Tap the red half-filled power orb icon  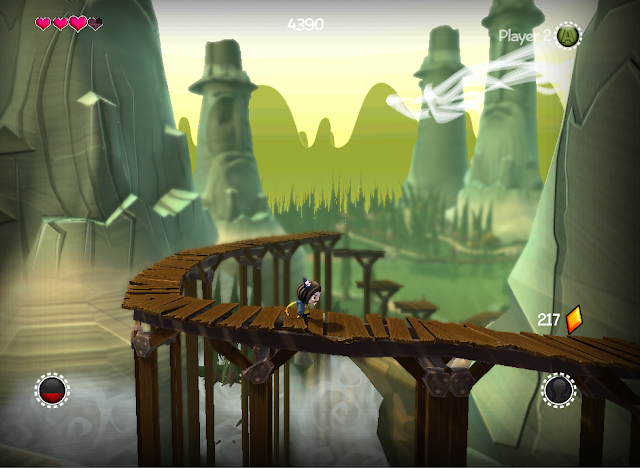tap(52, 390)
